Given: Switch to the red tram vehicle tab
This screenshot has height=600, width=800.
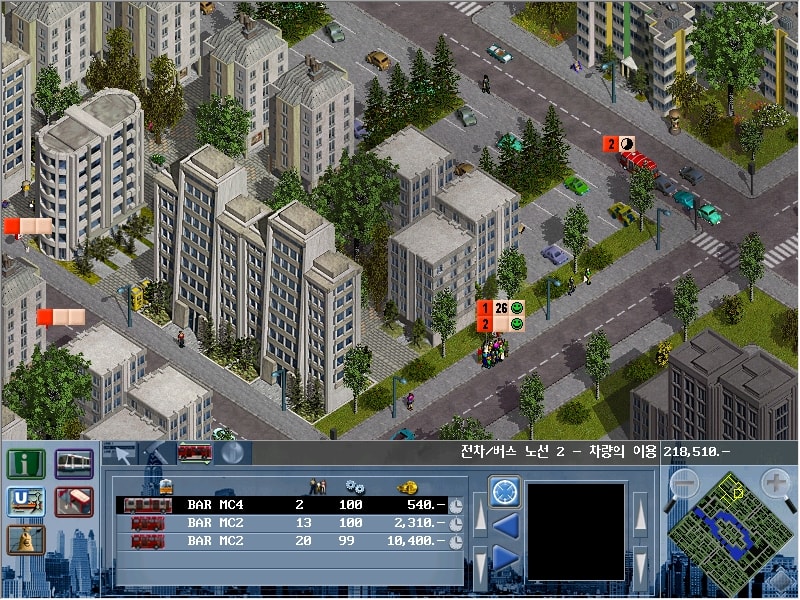Looking at the screenshot, I should [x=194, y=453].
